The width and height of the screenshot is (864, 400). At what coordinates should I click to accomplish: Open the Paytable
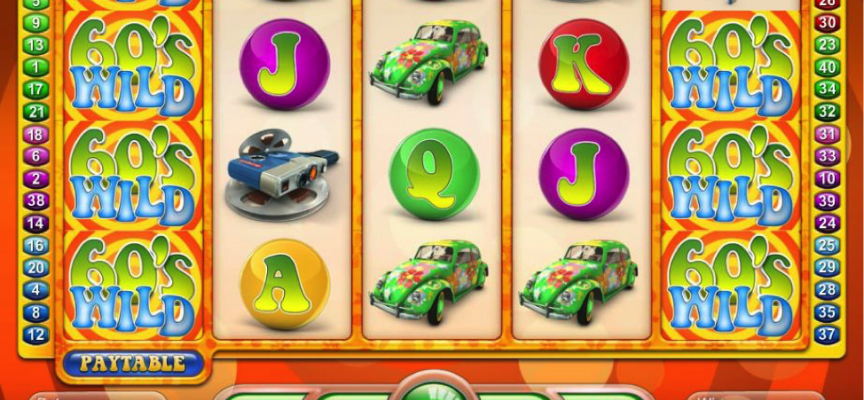[x=132, y=363]
